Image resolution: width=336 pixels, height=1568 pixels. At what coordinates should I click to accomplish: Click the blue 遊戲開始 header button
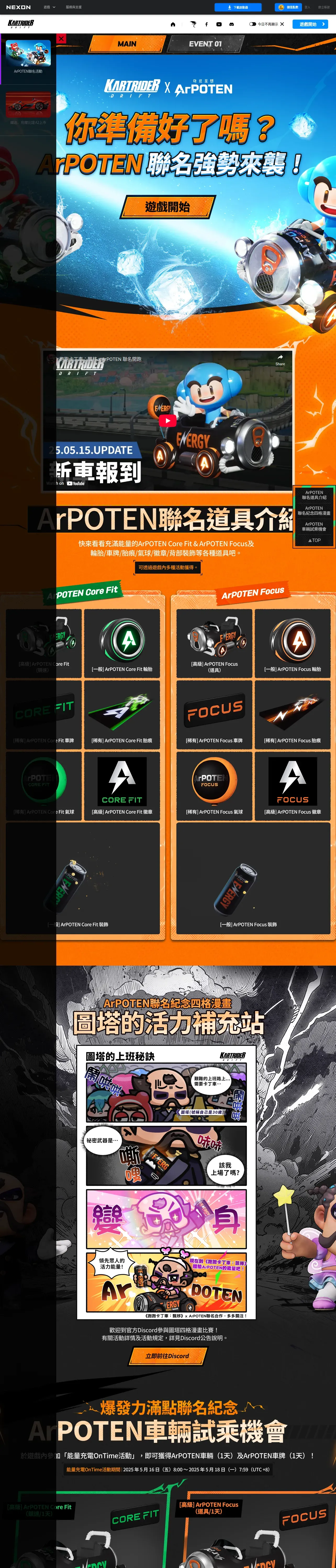click(310, 24)
